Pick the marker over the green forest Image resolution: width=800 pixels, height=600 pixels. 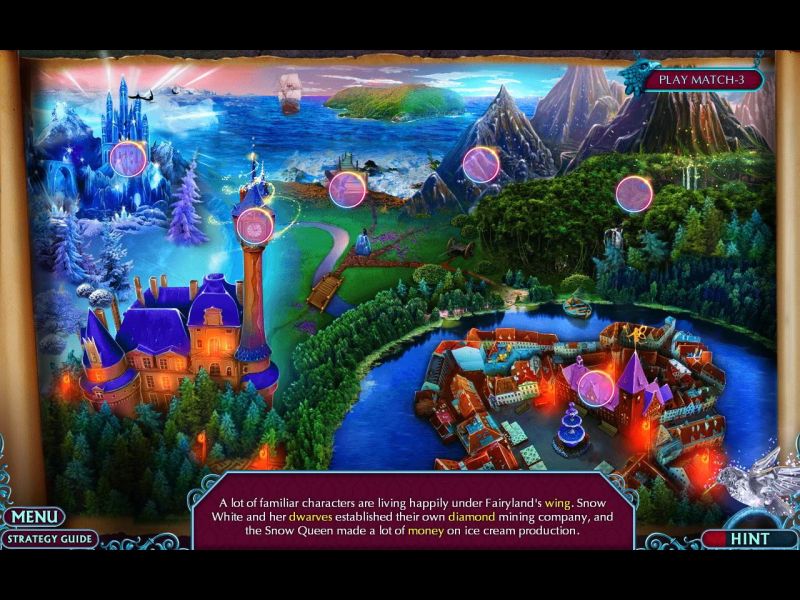[x=634, y=194]
